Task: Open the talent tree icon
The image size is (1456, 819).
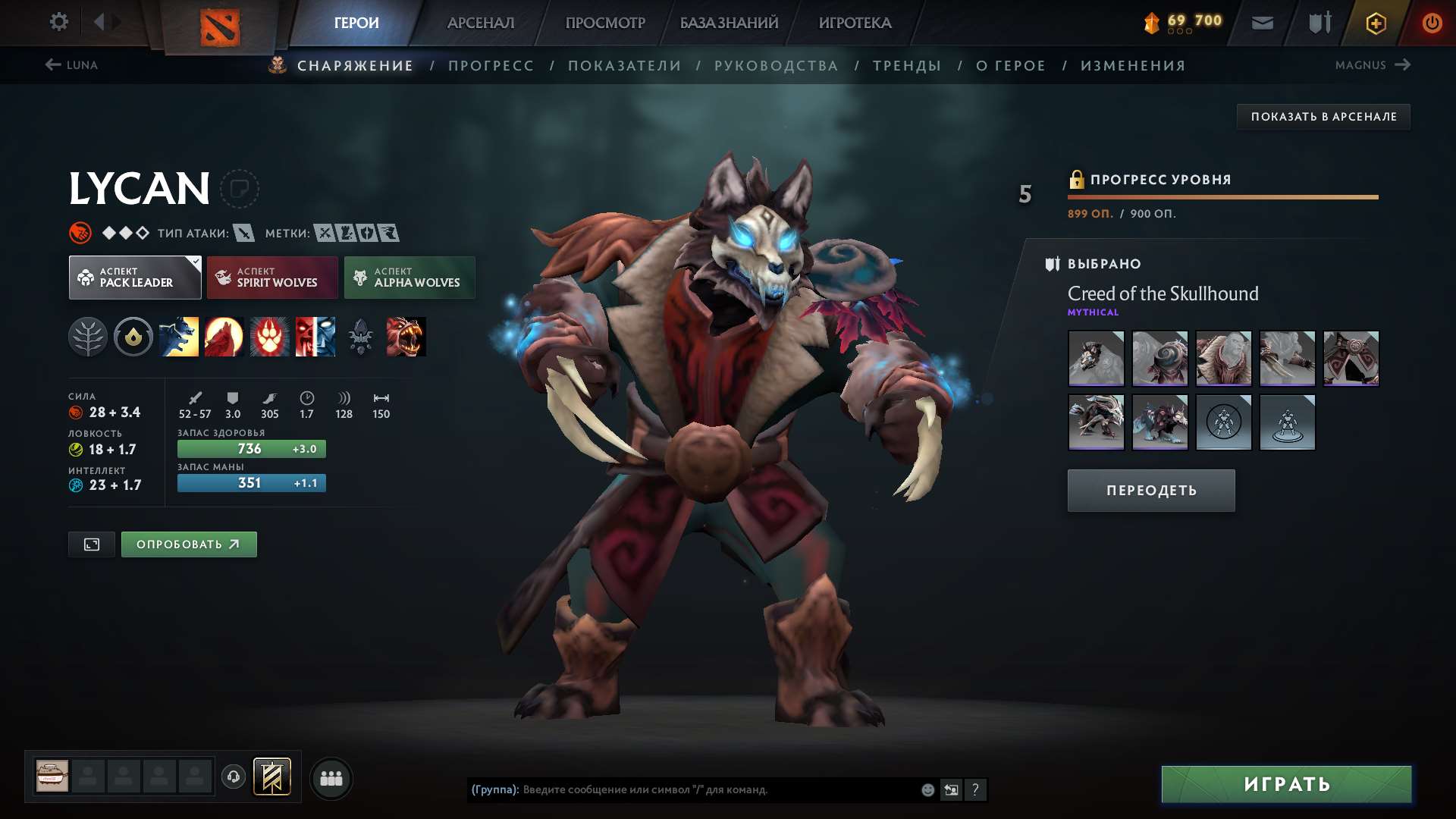Action: pos(89,337)
